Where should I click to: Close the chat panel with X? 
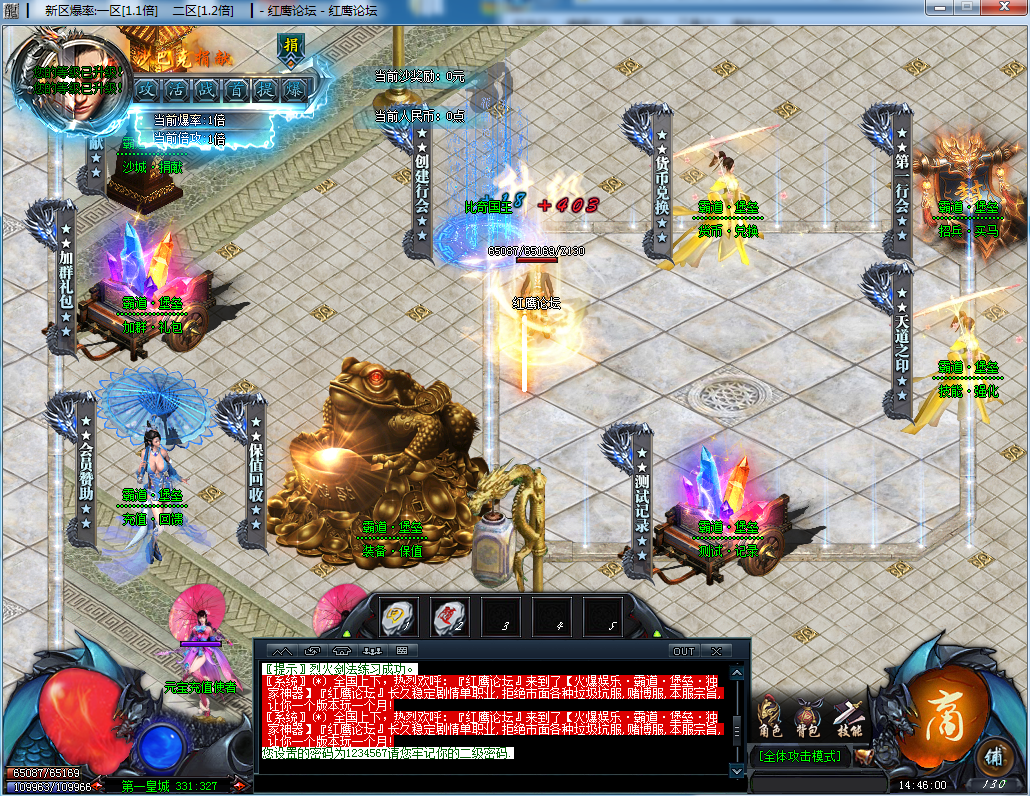(716, 651)
